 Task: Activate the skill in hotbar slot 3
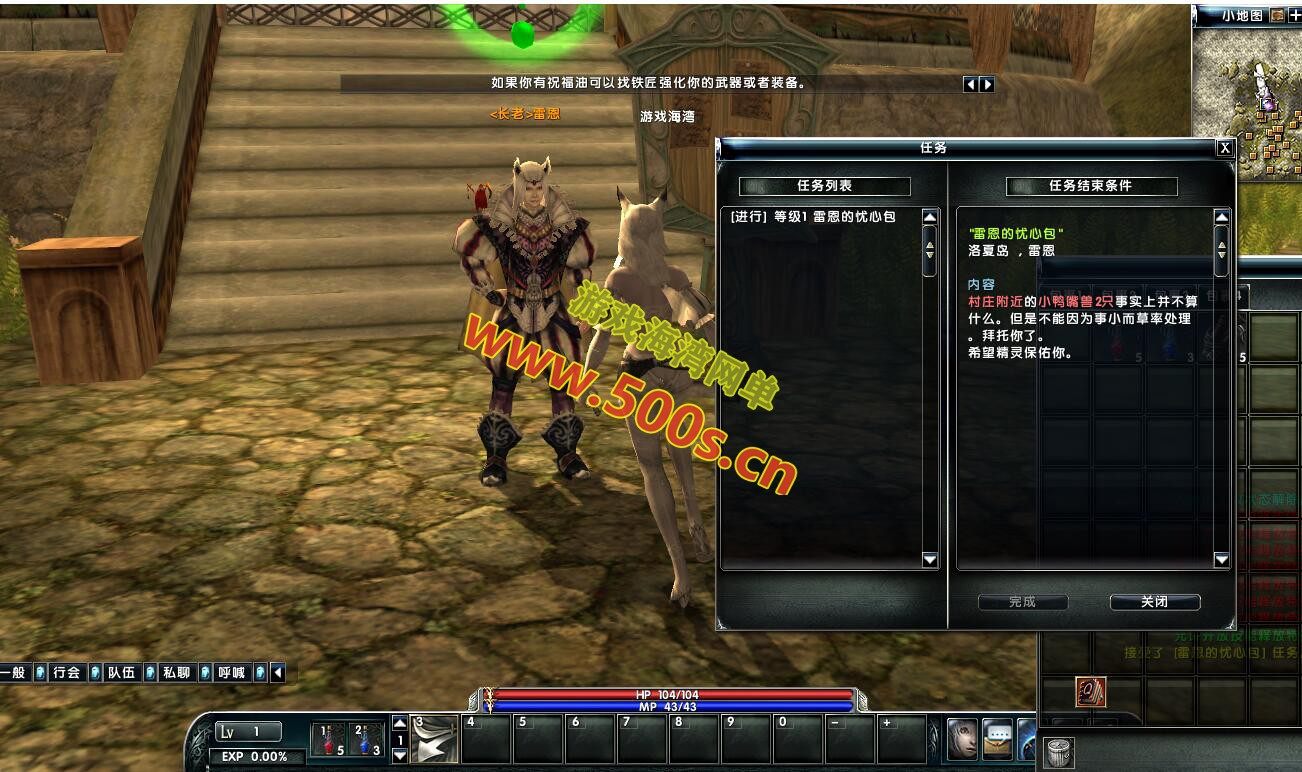(x=435, y=740)
